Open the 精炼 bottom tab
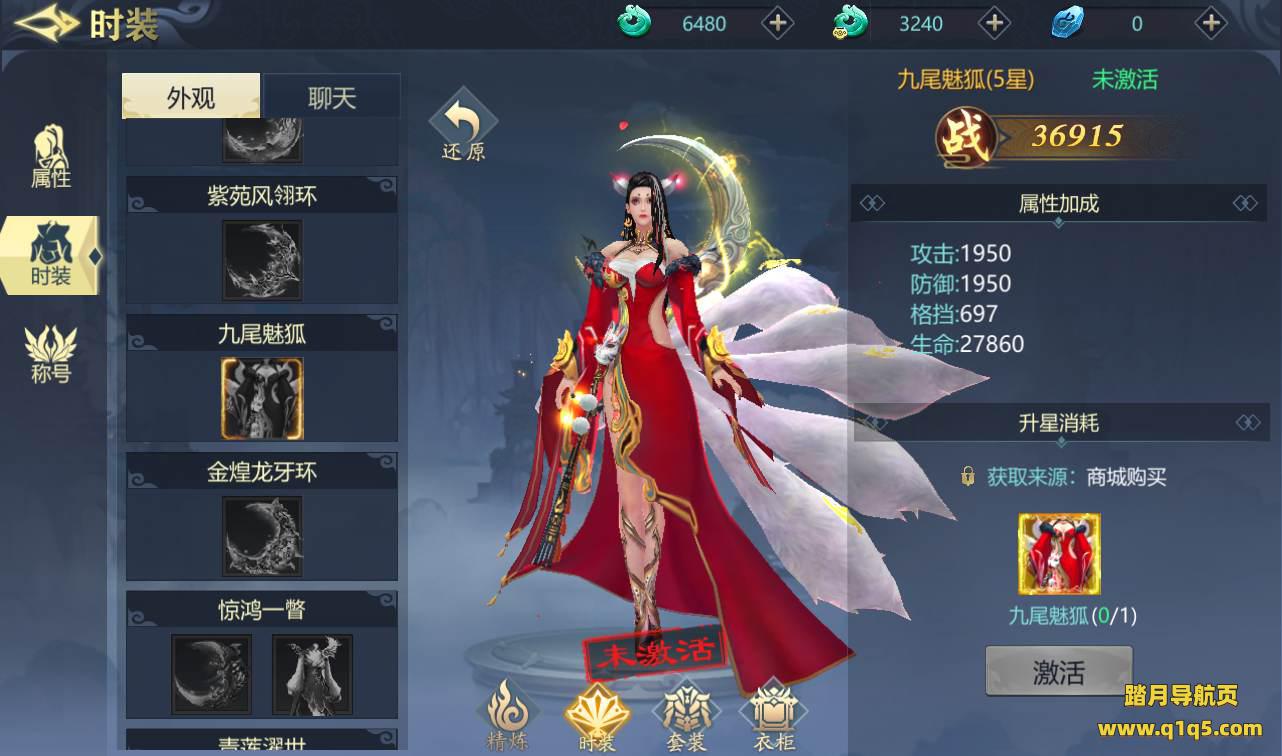1282x756 pixels. point(508,715)
